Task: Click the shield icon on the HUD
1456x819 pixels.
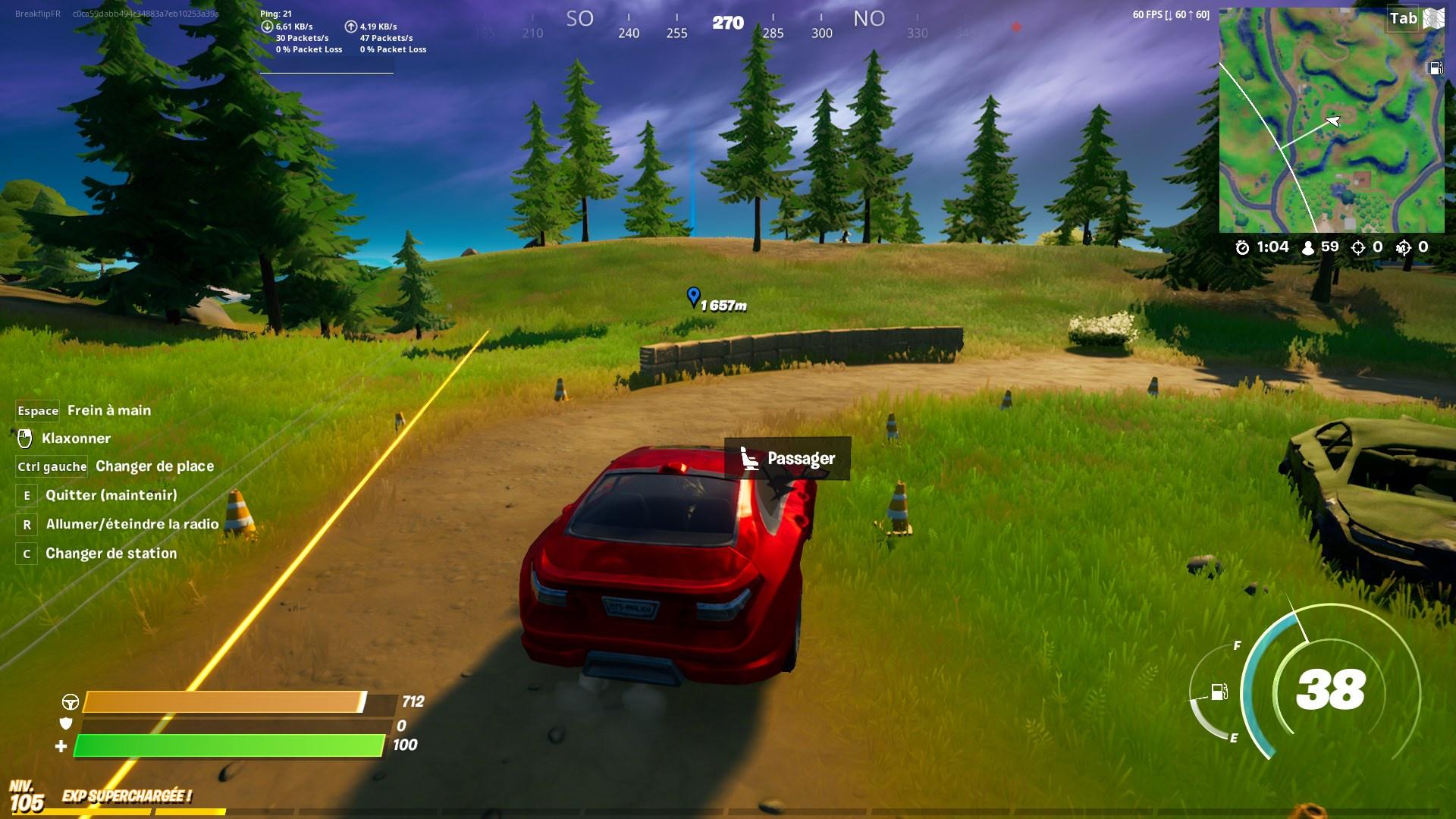Action: point(68,725)
